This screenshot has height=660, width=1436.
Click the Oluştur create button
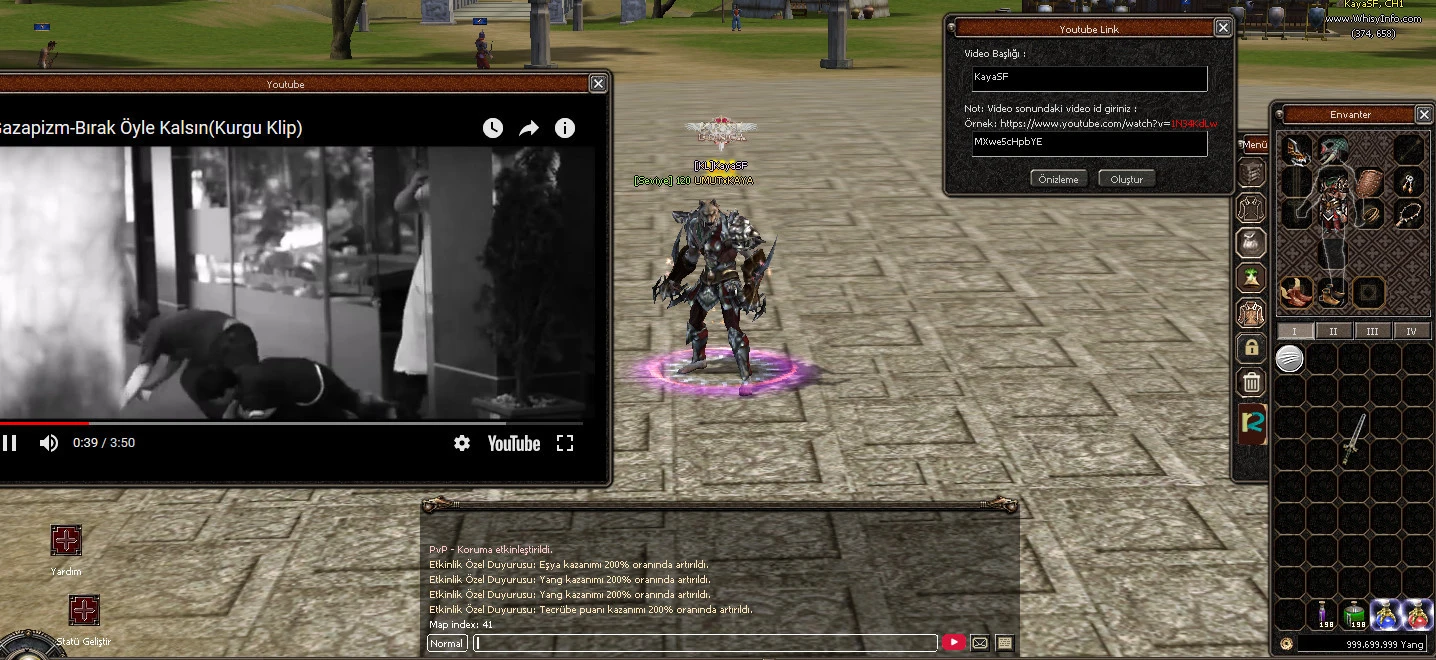(1126, 179)
